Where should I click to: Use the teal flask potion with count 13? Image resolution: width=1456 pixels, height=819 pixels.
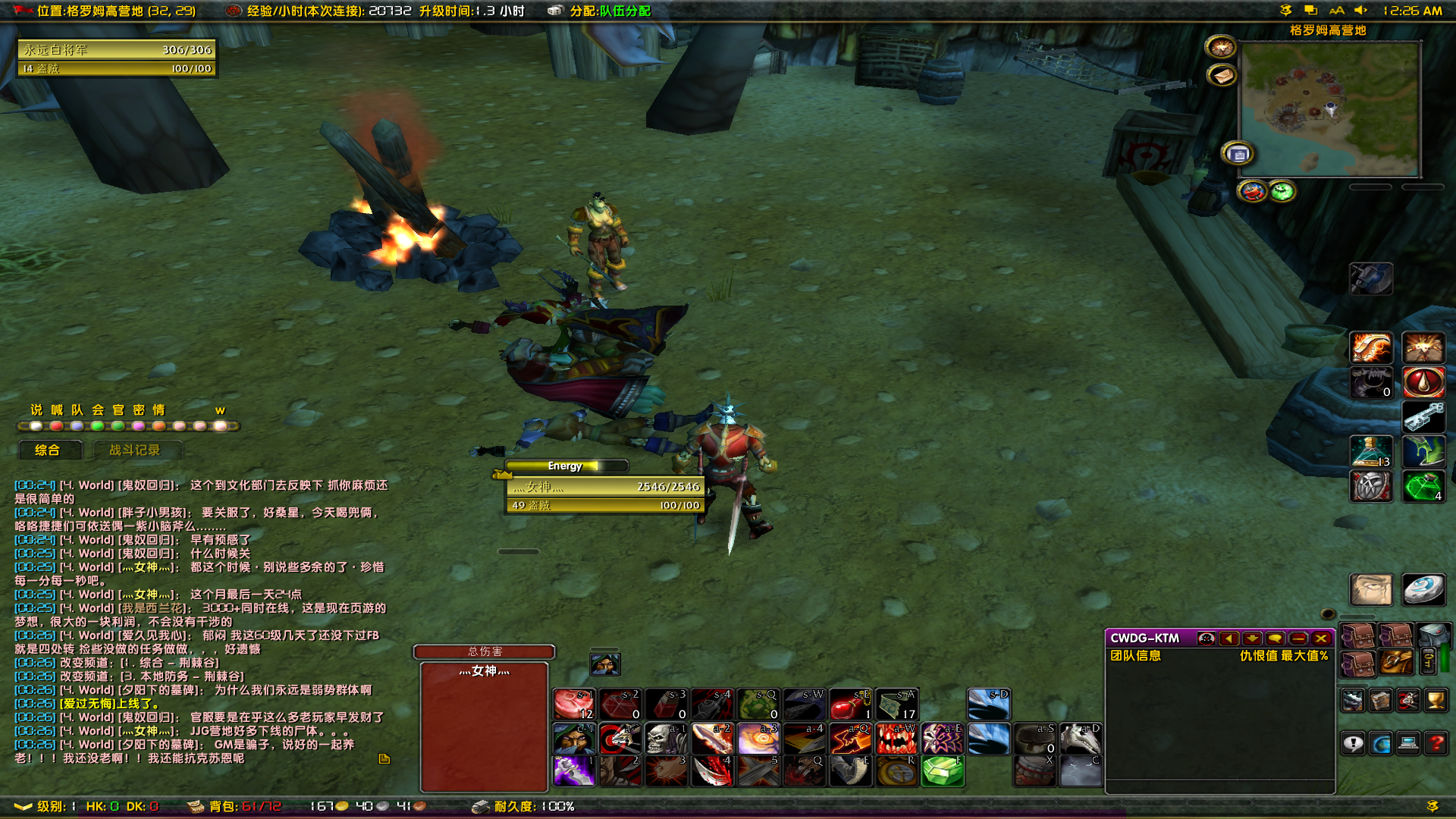(x=1371, y=452)
